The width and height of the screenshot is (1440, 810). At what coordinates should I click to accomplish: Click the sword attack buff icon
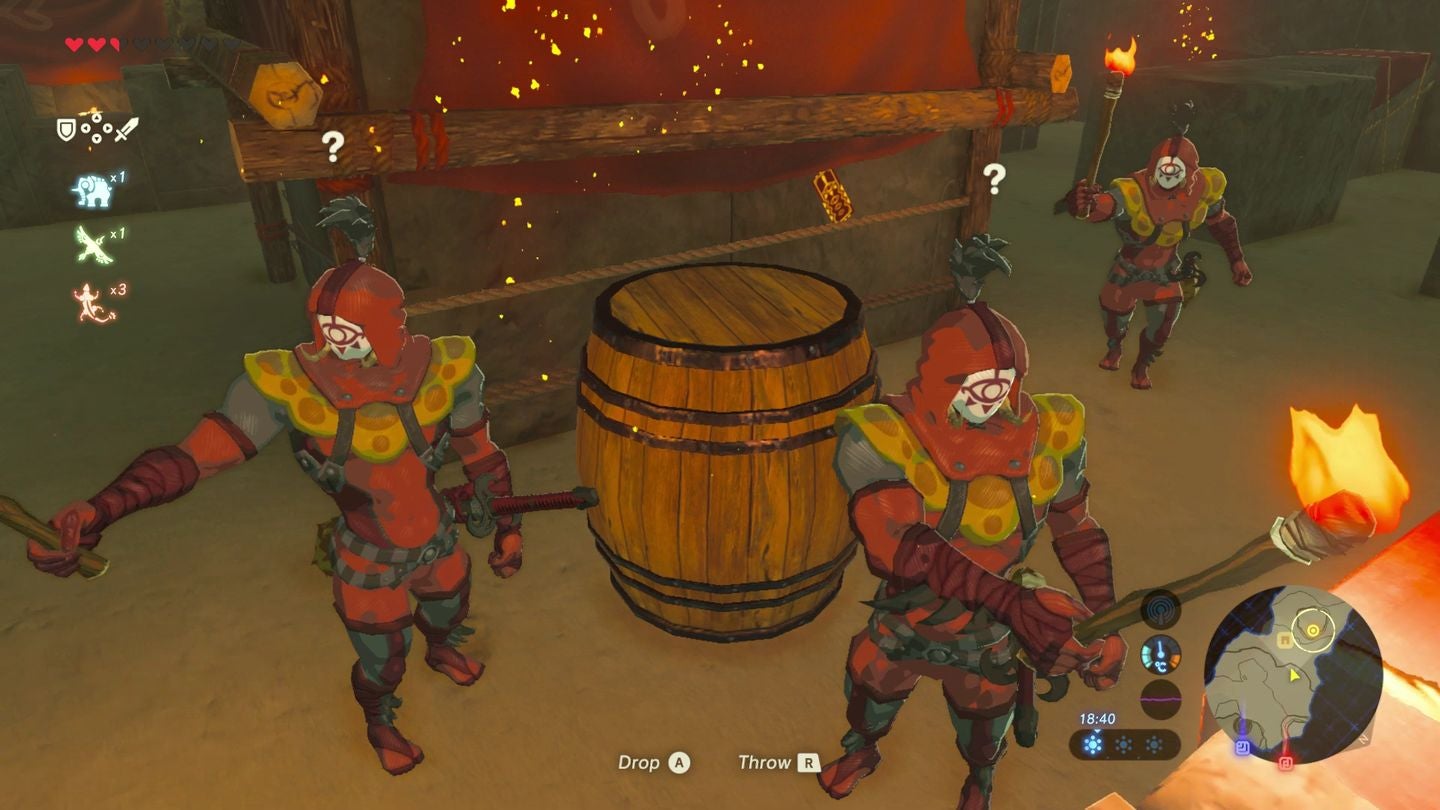(124, 128)
